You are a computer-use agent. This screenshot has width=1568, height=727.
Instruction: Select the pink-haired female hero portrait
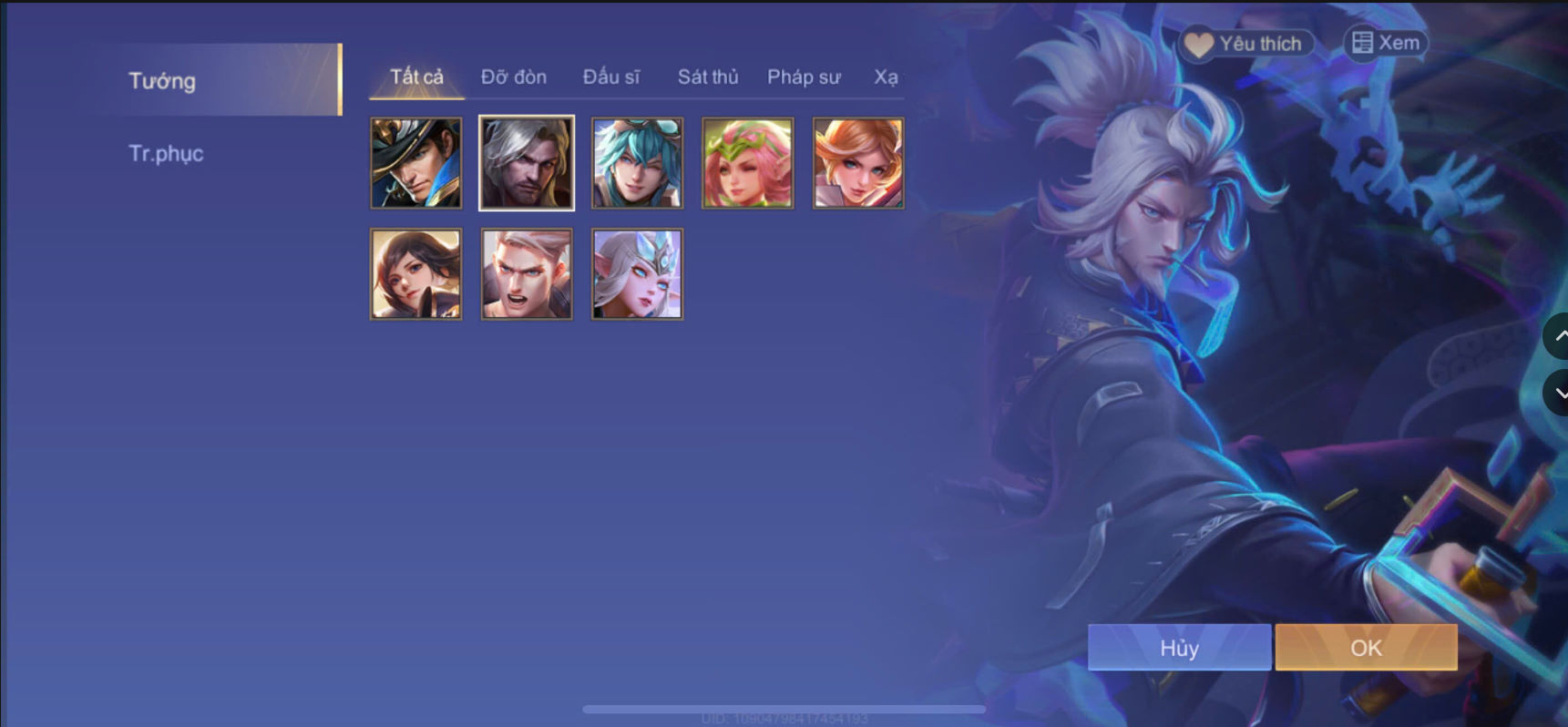point(746,162)
